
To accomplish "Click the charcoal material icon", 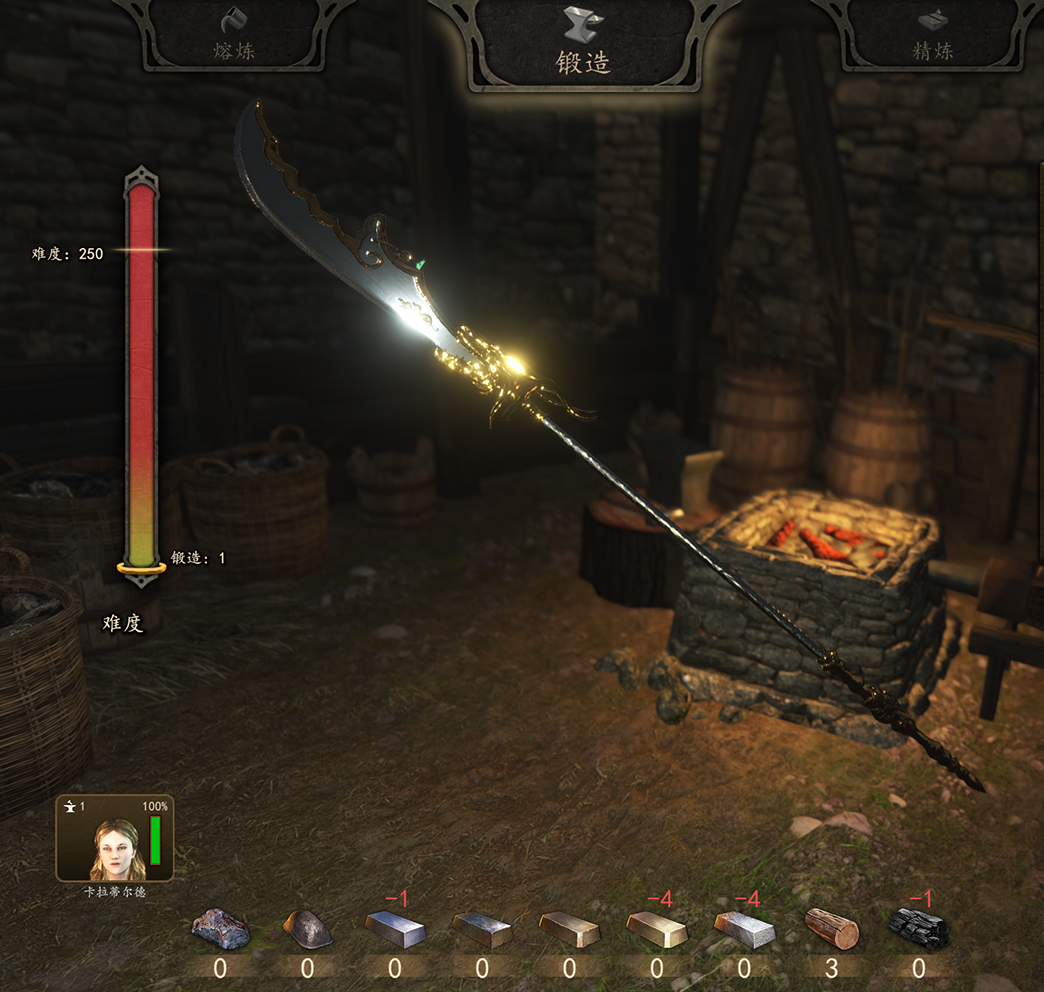I will [919, 929].
